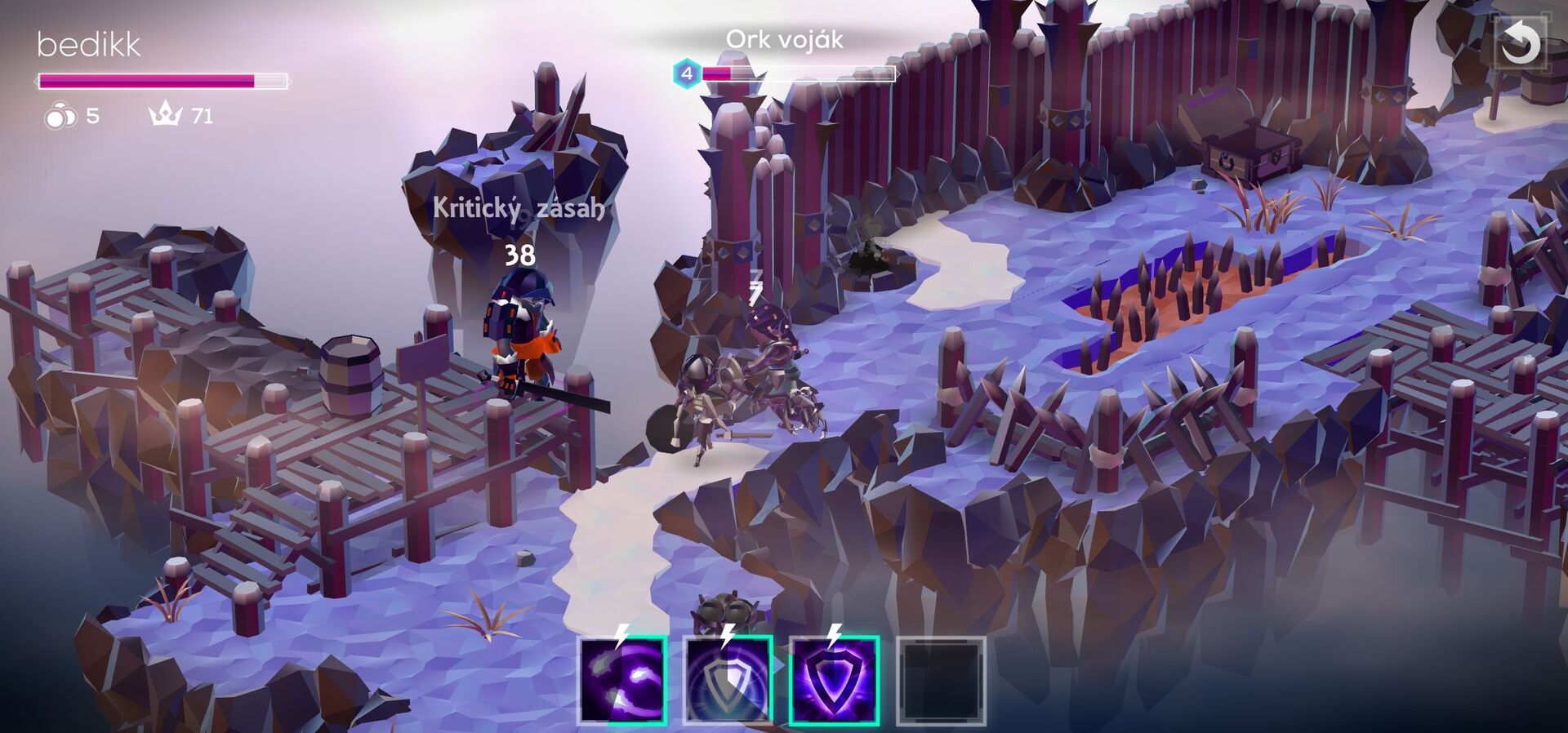Image resolution: width=1568 pixels, height=733 pixels.
Task: Use the pale shield ability on cooldown
Action: (x=728, y=681)
